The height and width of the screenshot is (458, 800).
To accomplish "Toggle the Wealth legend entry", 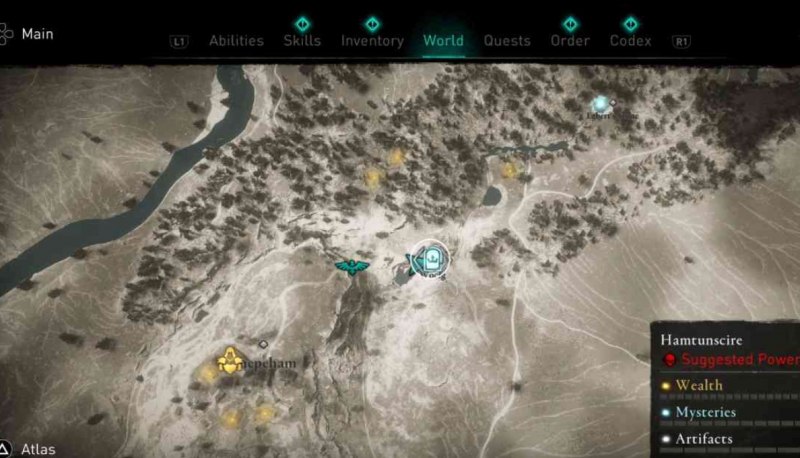I will 698,385.
